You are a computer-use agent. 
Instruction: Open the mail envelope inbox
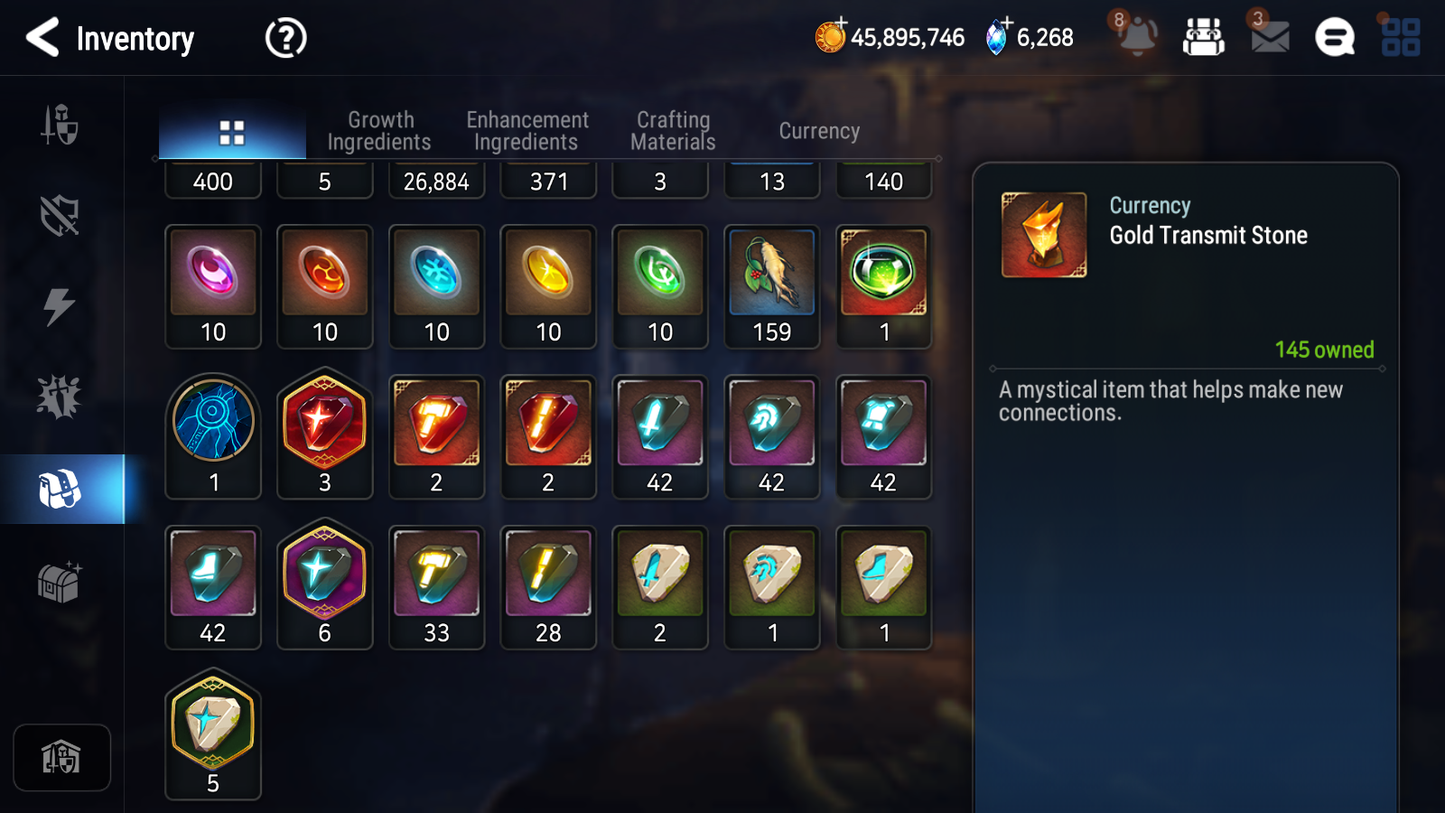coord(1270,38)
